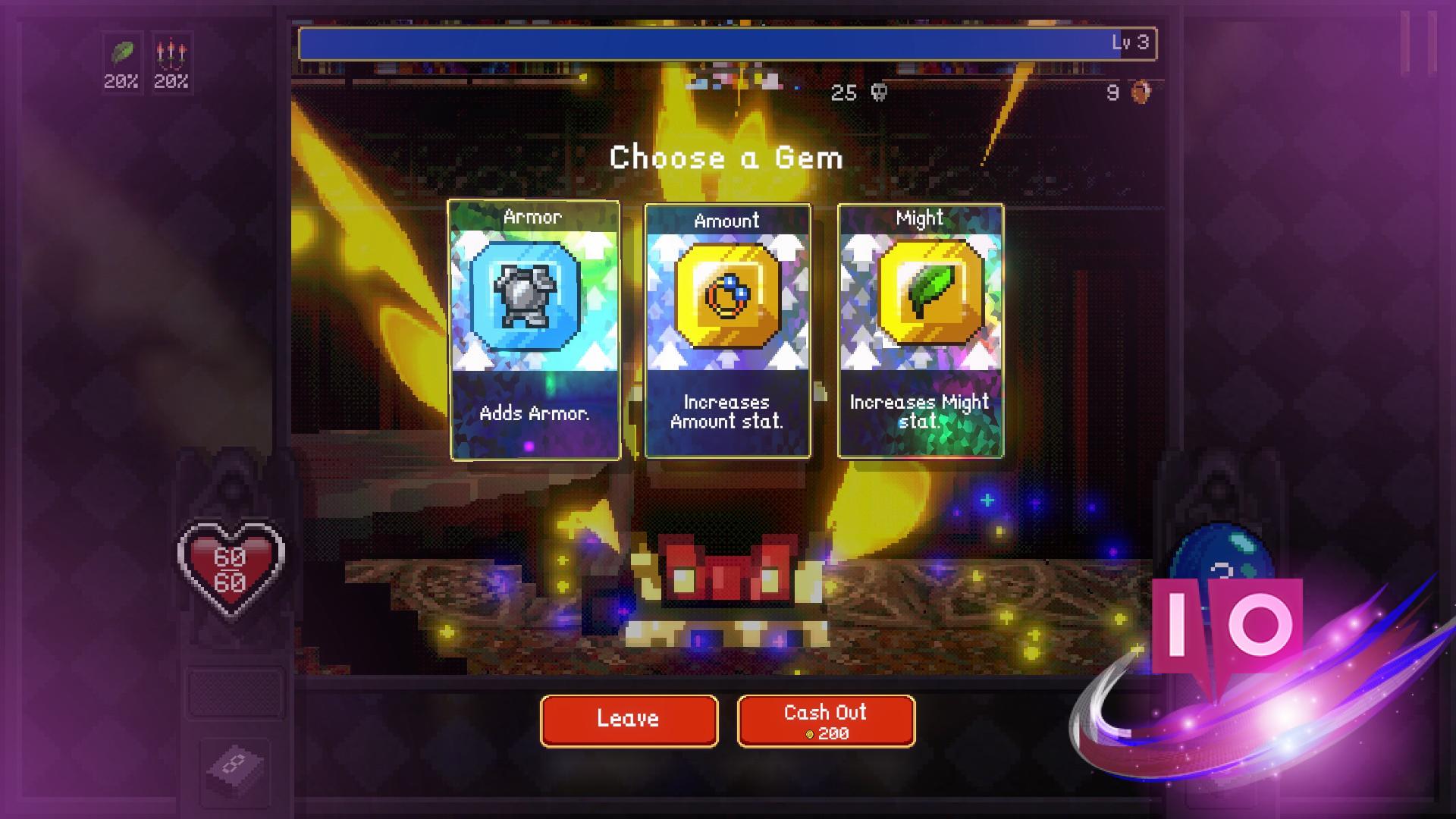Click the golden ring Amount gem icon
The image size is (1456, 819).
coord(726,297)
